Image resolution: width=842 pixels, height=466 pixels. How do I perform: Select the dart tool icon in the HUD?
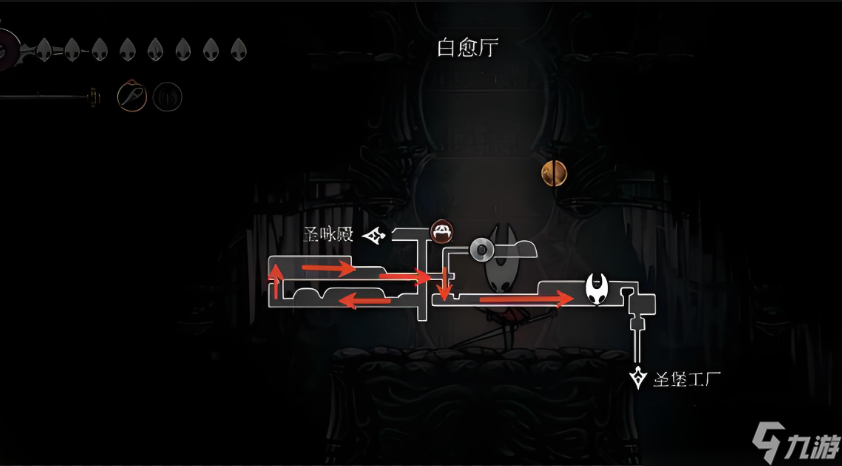coord(133,96)
